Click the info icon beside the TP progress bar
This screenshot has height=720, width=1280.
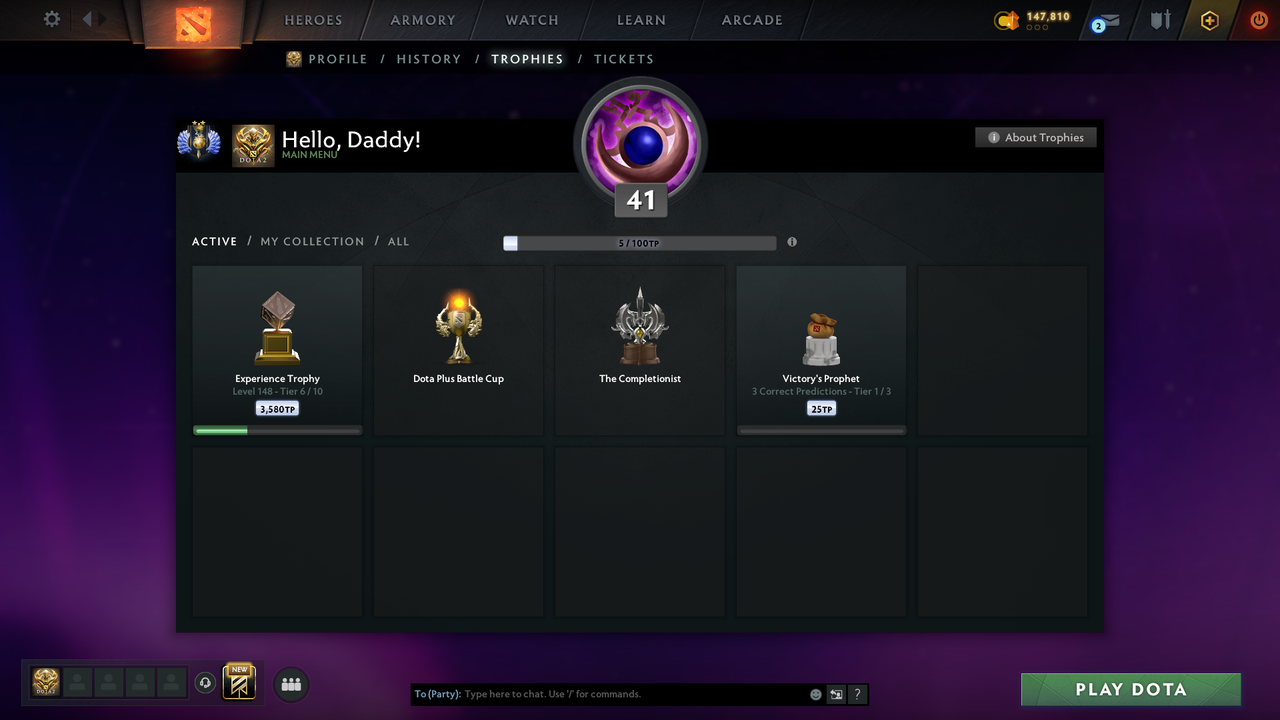[x=792, y=242]
